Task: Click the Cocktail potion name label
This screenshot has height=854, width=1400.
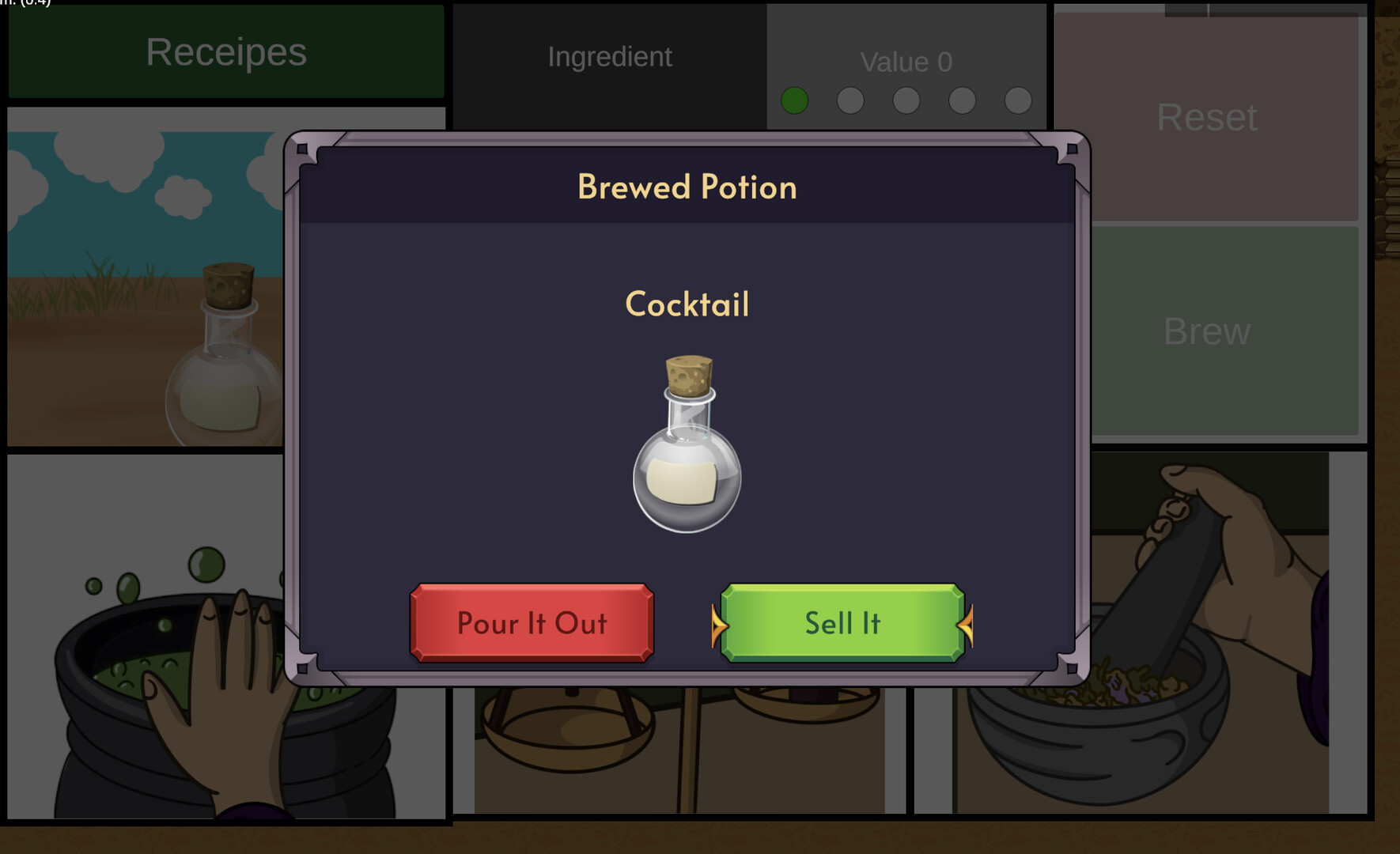Action: pyautogui.click(x=687, y=304)
